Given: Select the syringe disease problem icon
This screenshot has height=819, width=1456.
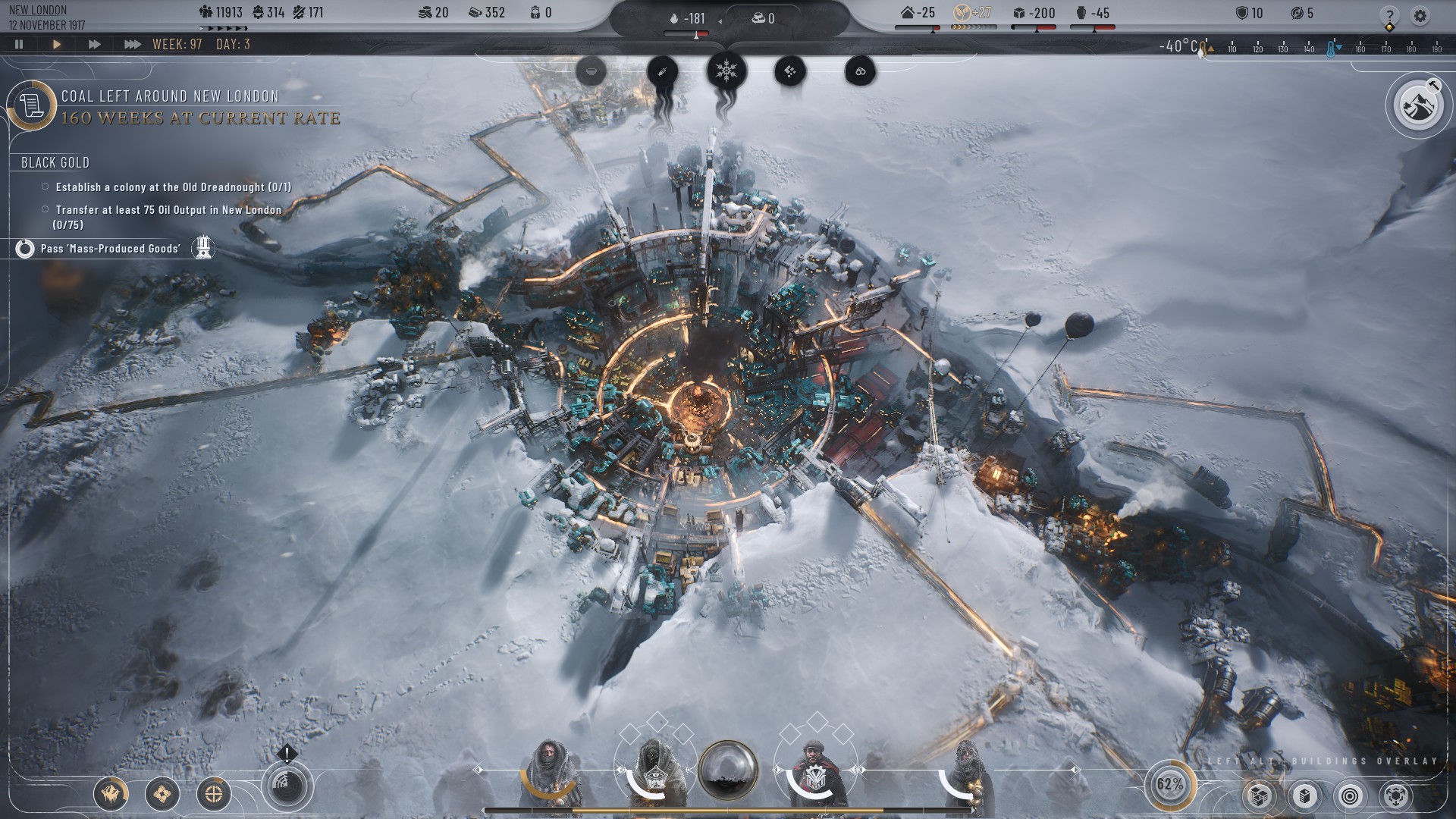Looking at the screenshot, I should (x=662, y=72).
